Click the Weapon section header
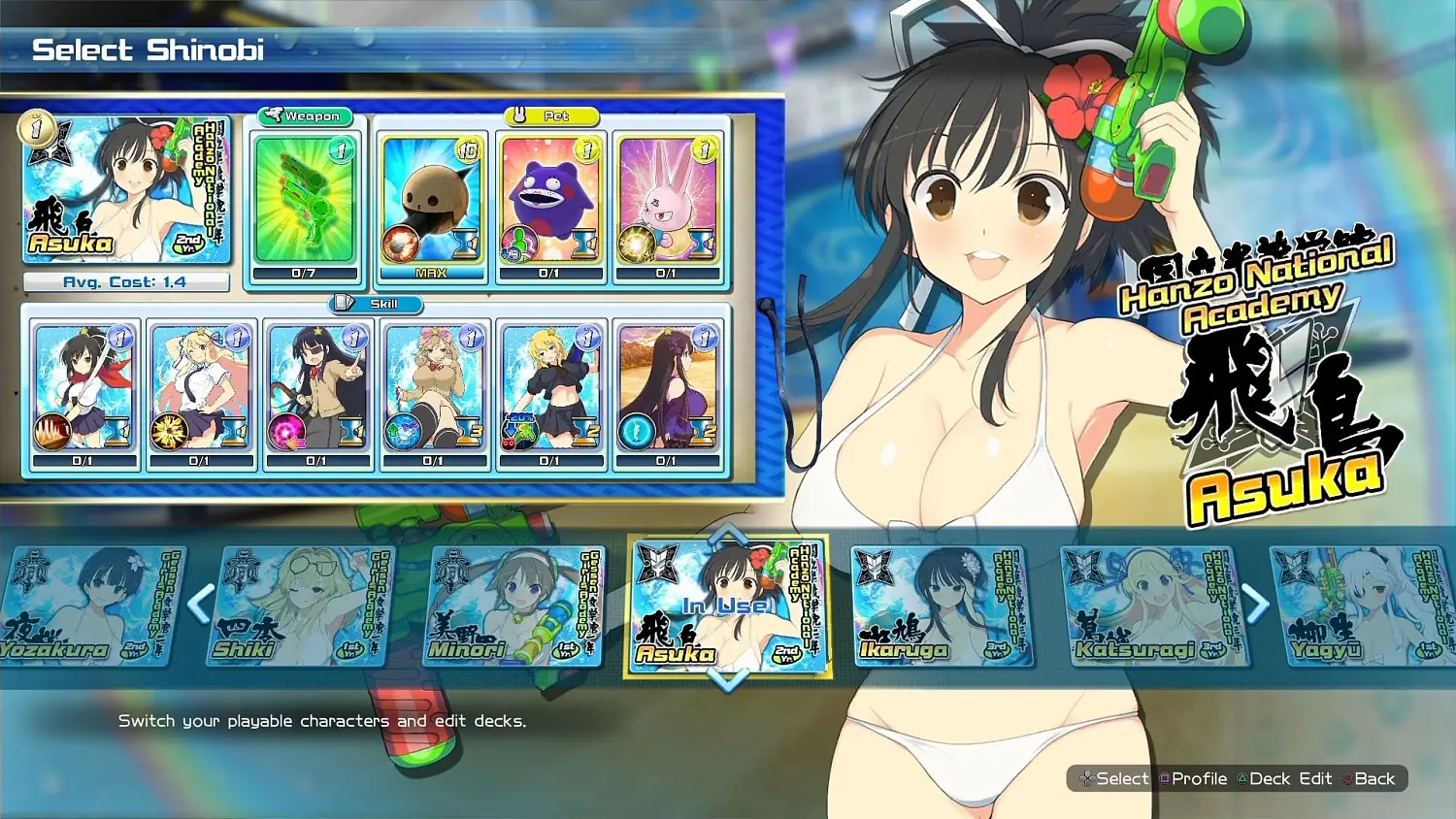Image resolution: width=1456 pixels, height=819 pixels. pos(304,115)
